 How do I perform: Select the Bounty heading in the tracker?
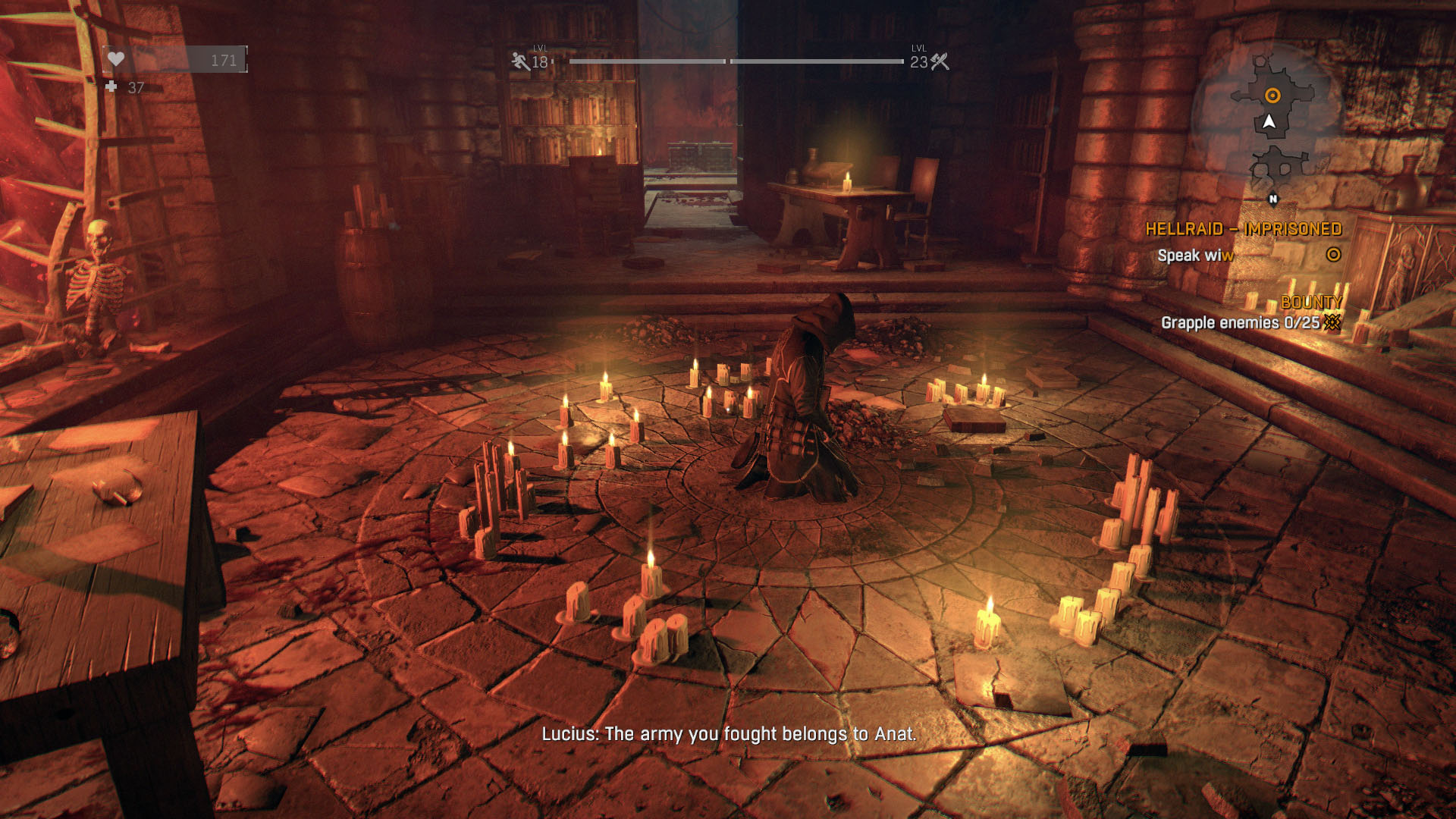pyautogui.click(x=1311, y=302)
